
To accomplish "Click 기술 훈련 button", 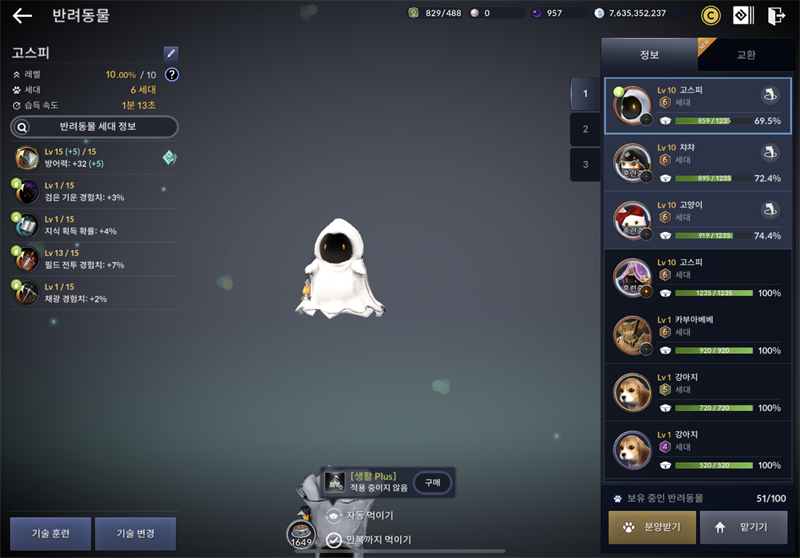I will point(50,534).
